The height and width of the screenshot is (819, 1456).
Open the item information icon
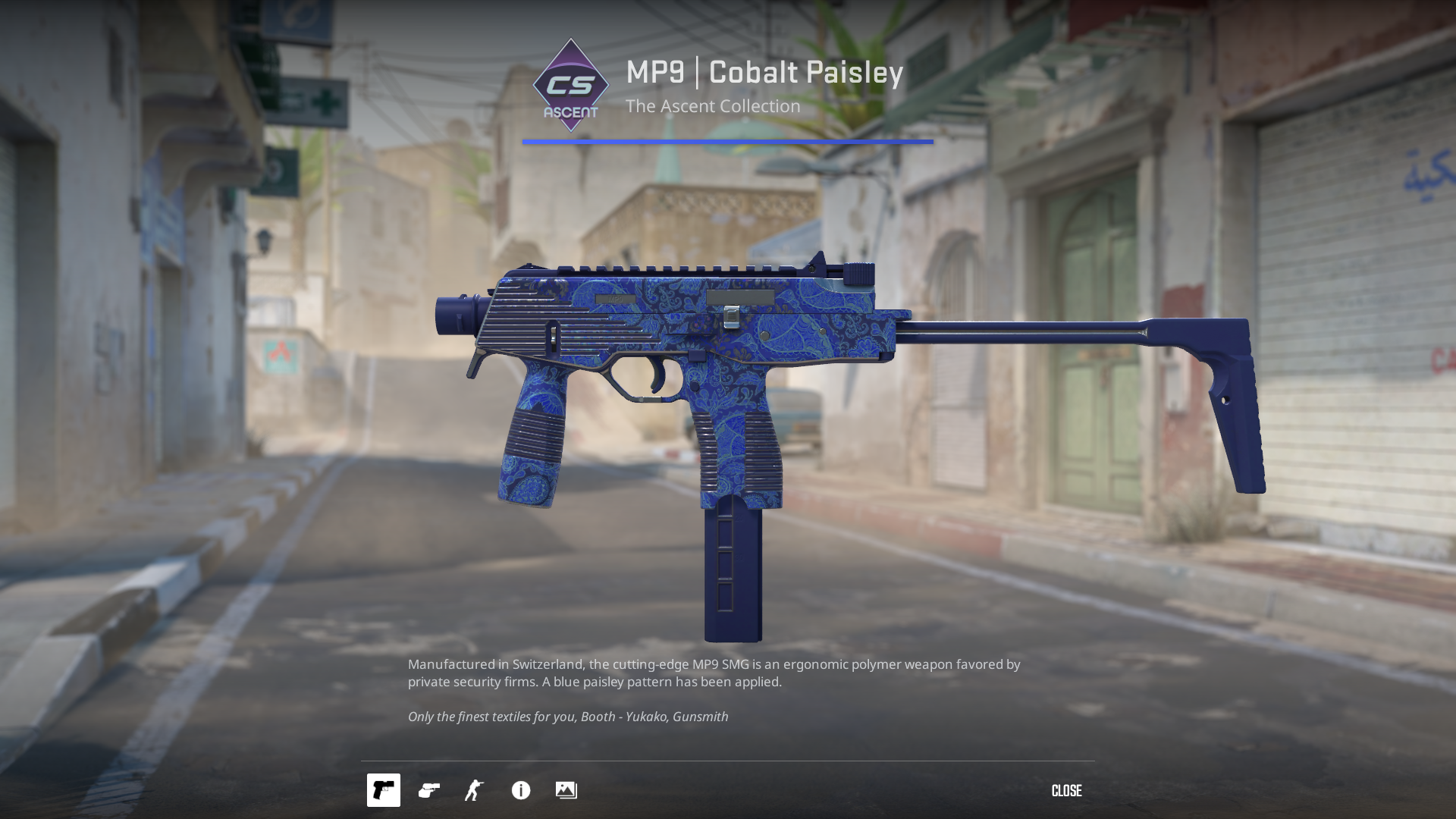pos(521,790)
